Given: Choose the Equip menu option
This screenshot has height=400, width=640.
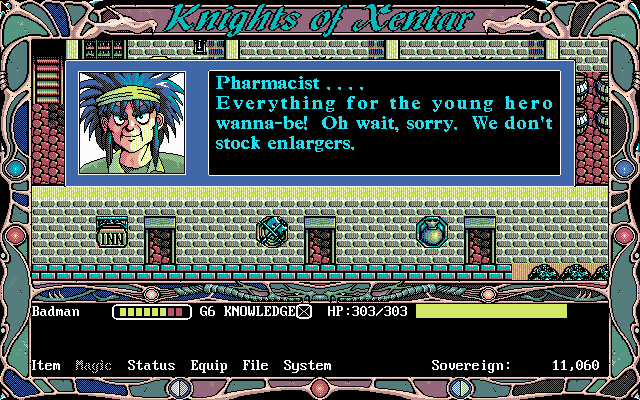Looking at the screenshot, I should coord(208,366).
